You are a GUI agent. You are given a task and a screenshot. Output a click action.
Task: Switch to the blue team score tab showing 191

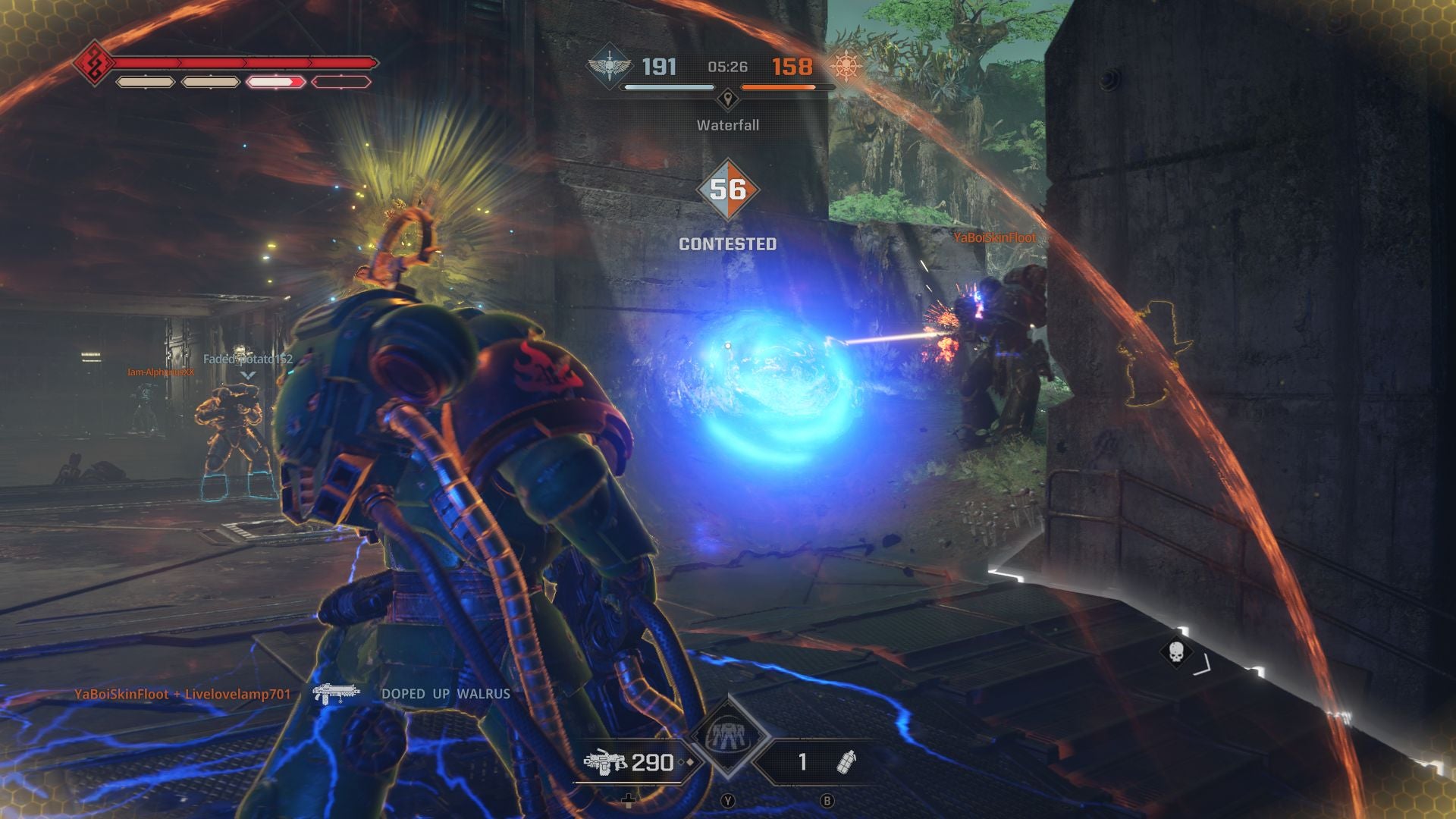pyautogui.click(x=660, y=67)
